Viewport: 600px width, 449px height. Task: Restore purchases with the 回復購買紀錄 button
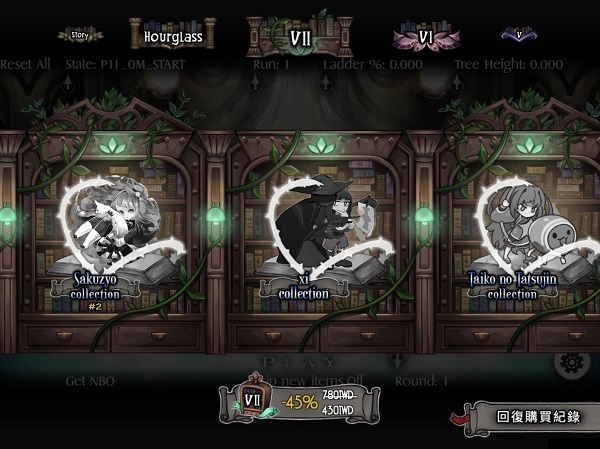pyautogui.click(x=535, y=416)
